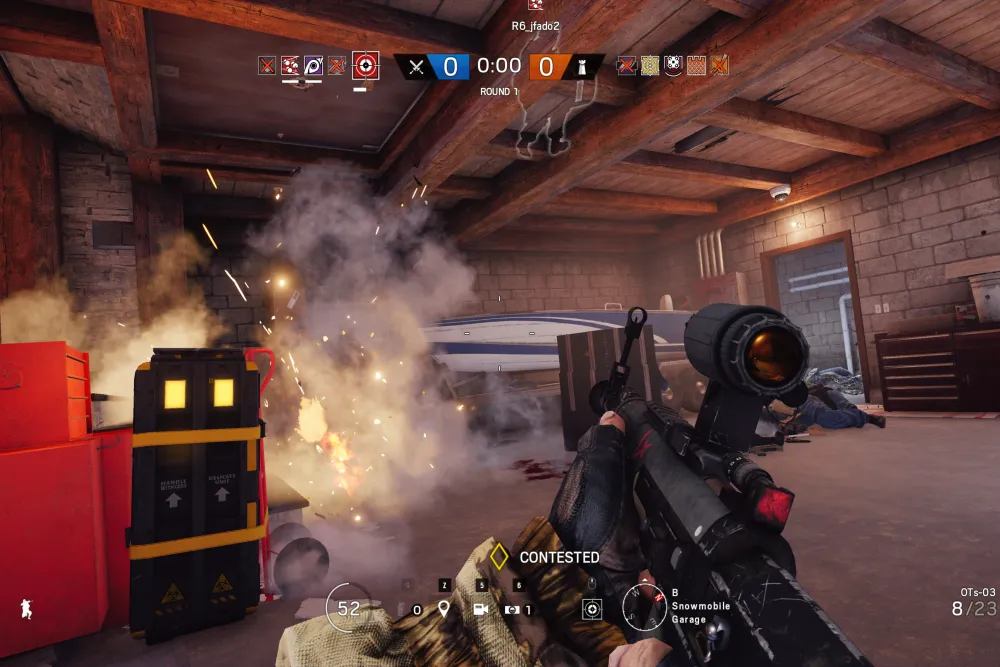Select the red target operator portrait
The image size is (1000, 667).
point(366,67)
